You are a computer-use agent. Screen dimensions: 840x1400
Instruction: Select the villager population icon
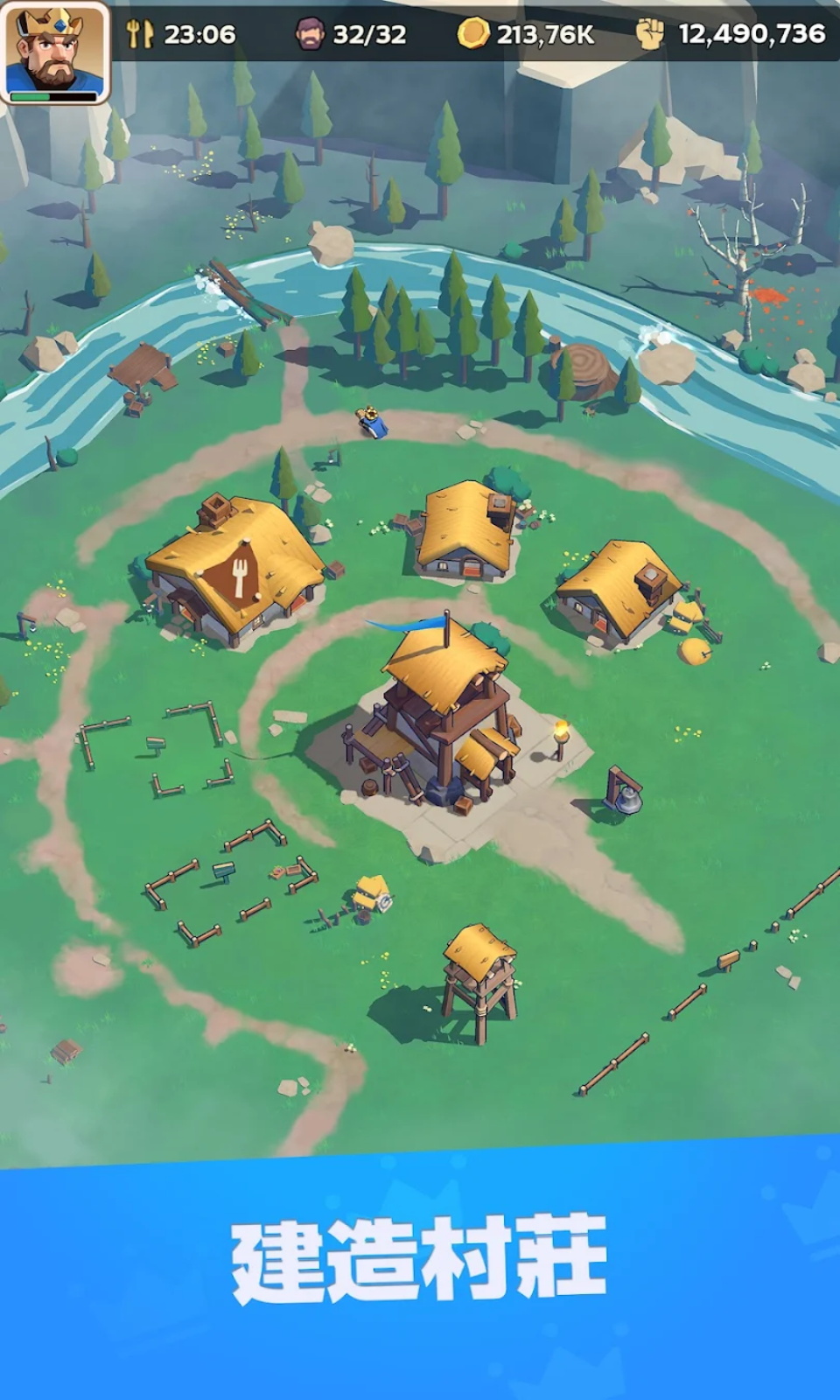[309, 33]
